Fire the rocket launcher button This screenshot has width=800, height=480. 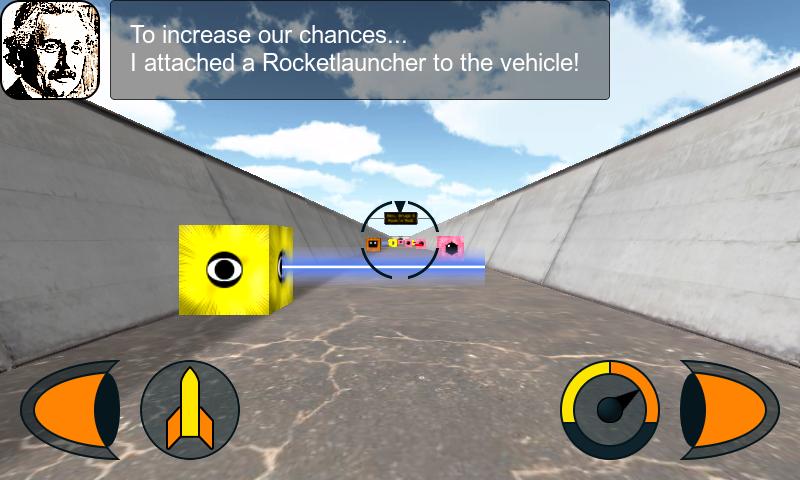pyautogui.click(x=189, y=409)
